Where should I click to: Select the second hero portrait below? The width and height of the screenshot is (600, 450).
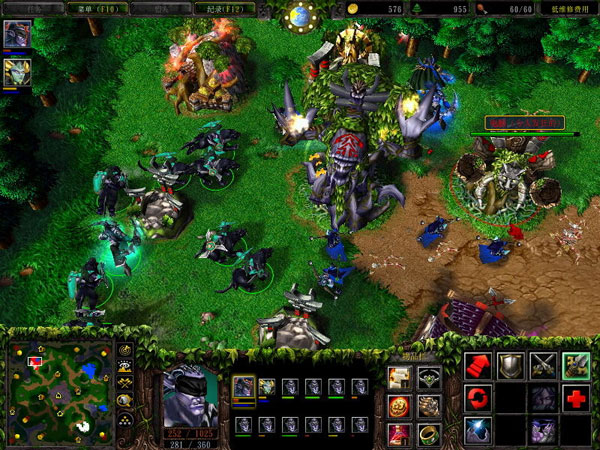pyautogui.click(x=17, y=70)
